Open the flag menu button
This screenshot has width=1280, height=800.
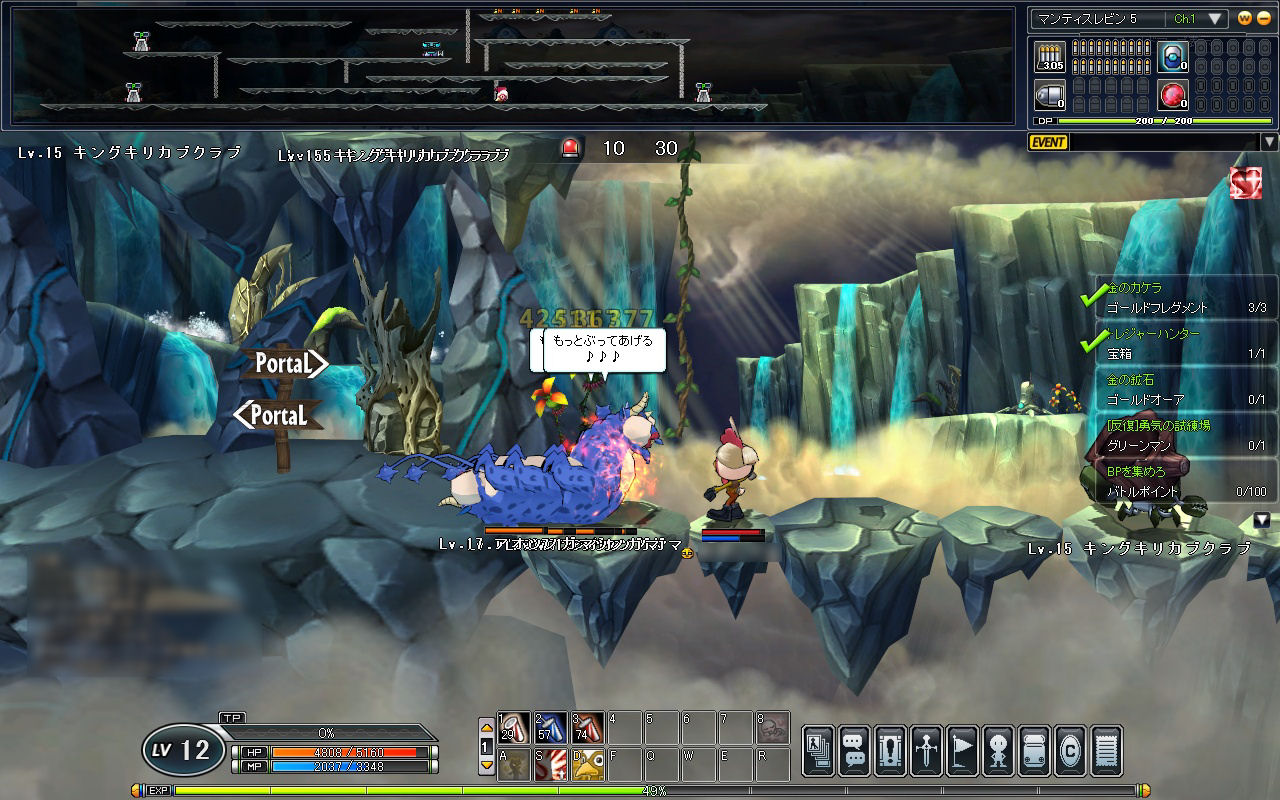pyautogui.click(x=962, y=750)
